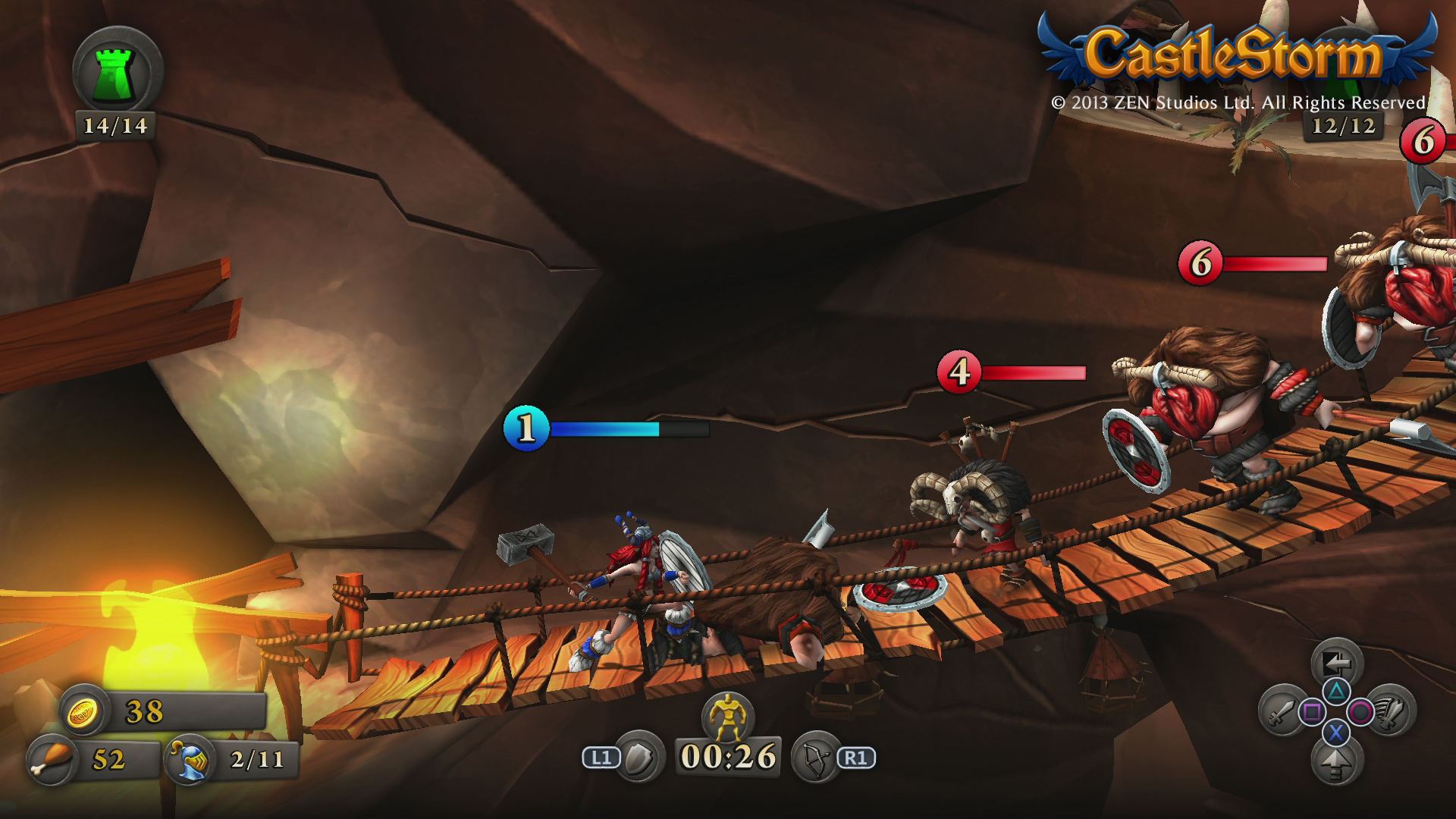Select the gold coin resource icon

pos(82,711)
